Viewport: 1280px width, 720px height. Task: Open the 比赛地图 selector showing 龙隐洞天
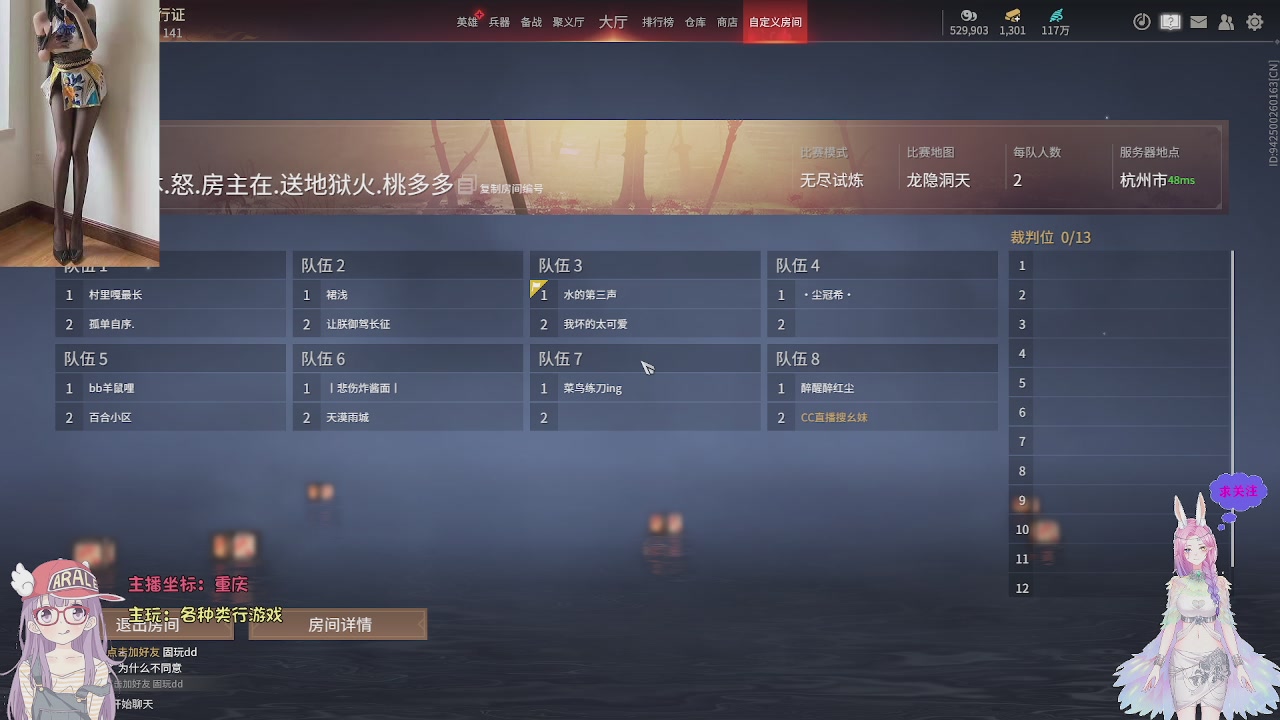[941, 180]
